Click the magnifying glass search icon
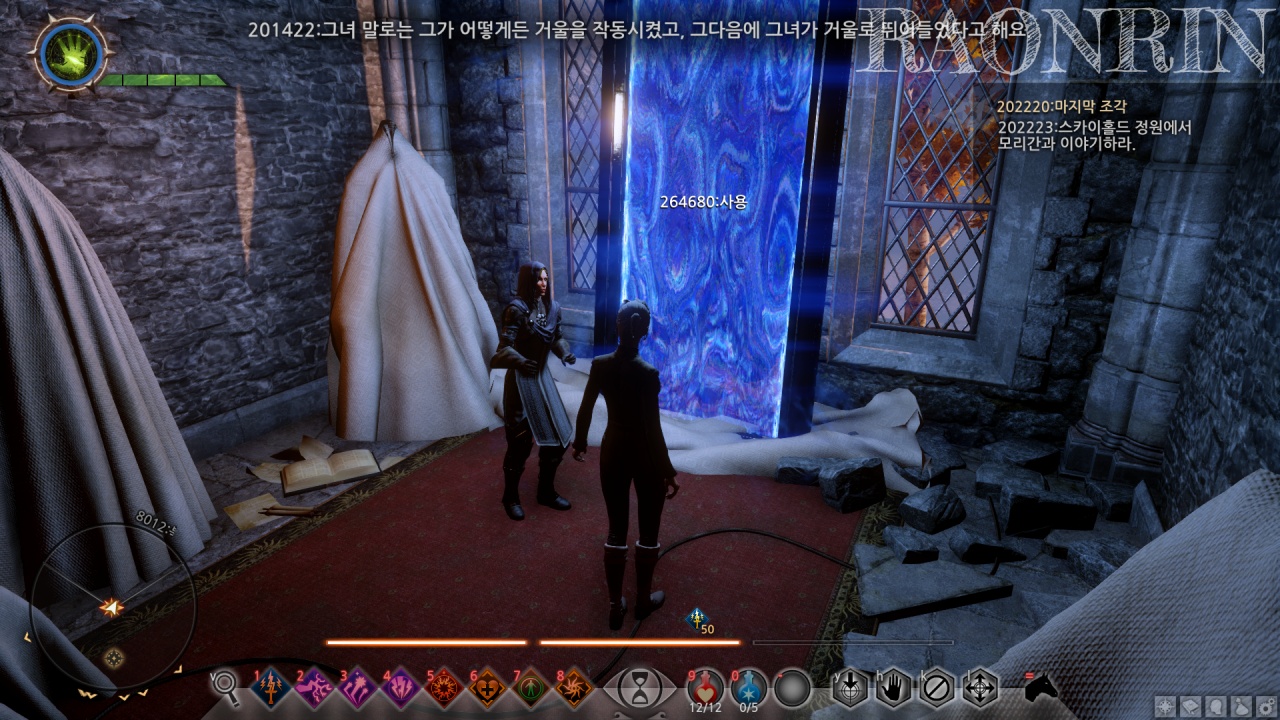The image size is (1280, 720). point(226,686)
